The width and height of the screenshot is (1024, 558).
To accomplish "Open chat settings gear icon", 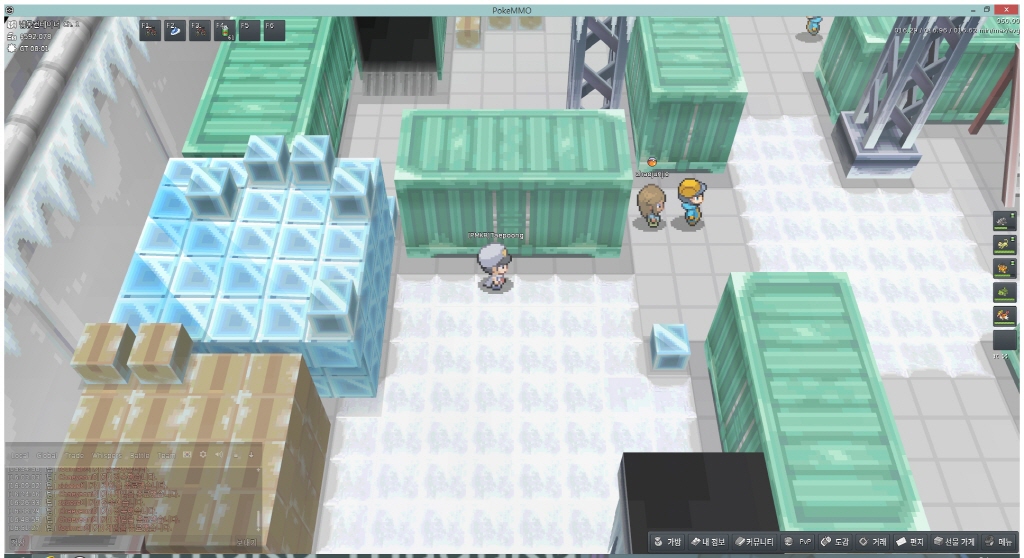I will (x=203, y=455).
